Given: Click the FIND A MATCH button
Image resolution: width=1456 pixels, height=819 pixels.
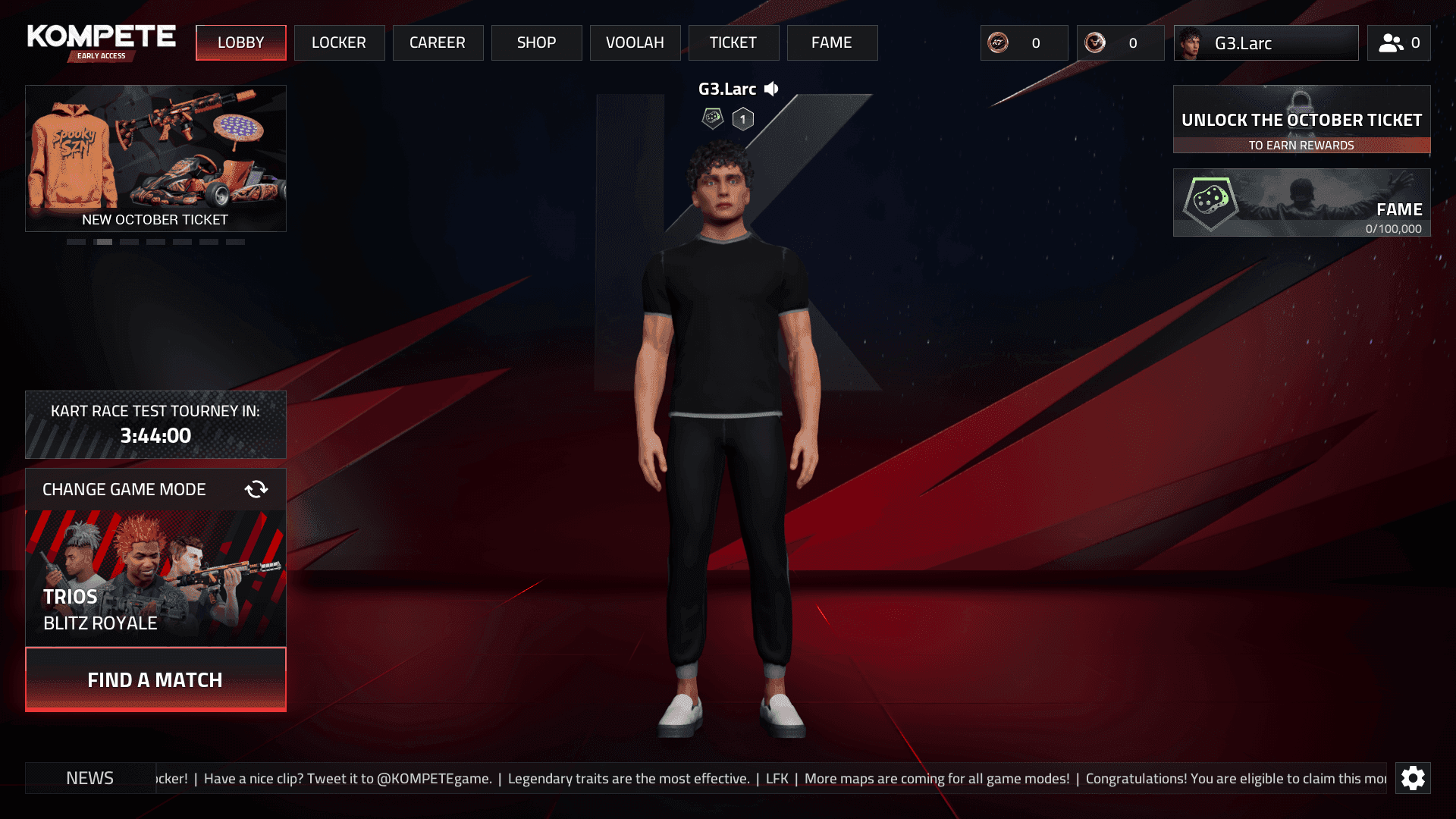Looking at the screenshot, I should pyautogui.click(x=155, y=679).
